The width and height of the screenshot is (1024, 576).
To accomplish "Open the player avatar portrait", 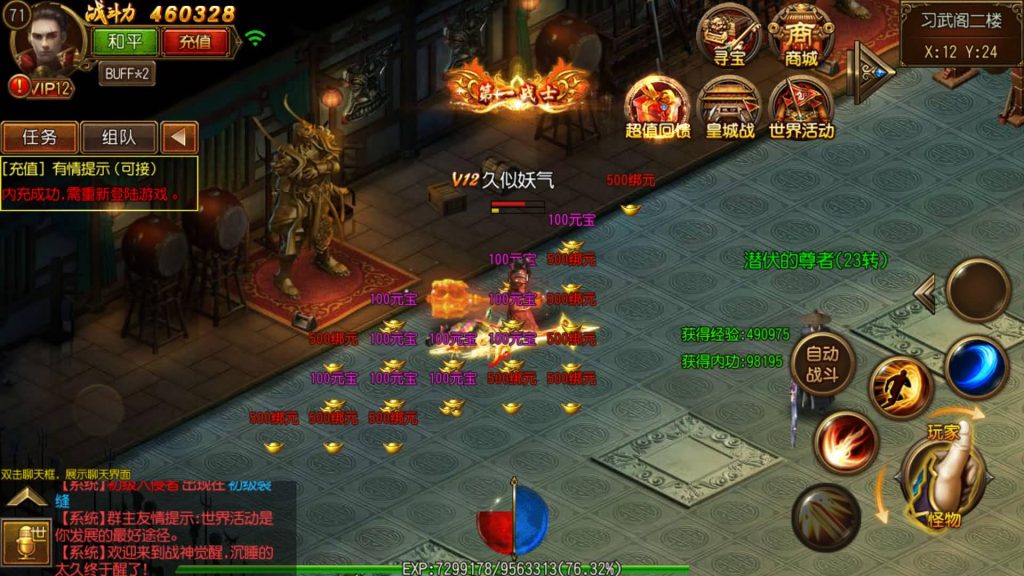I will point(47,38).
